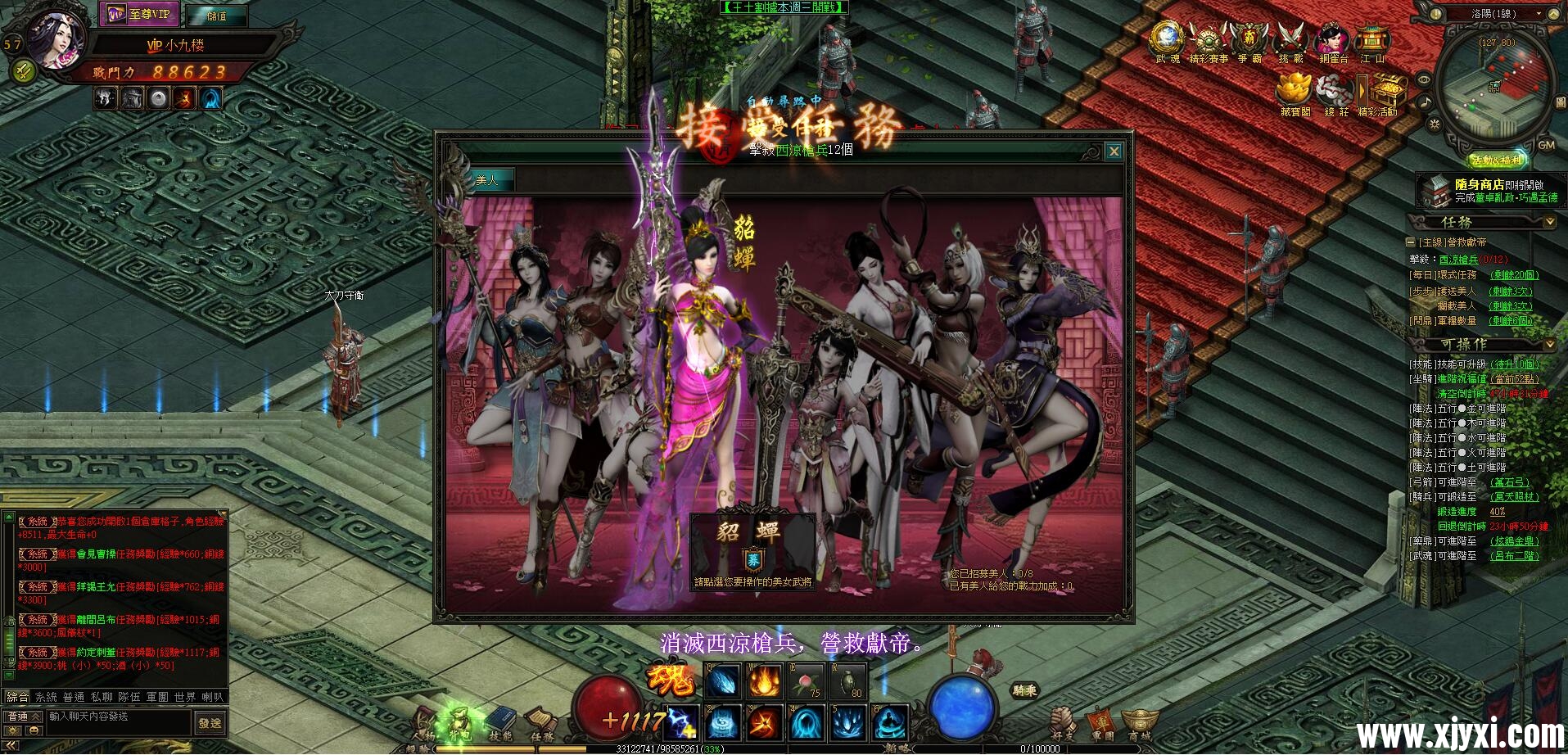Open the 洛陽(1線) server line dropdown
This screenshot has width=1568, height=755.
pyautogui.click(x=1494, y=14)
